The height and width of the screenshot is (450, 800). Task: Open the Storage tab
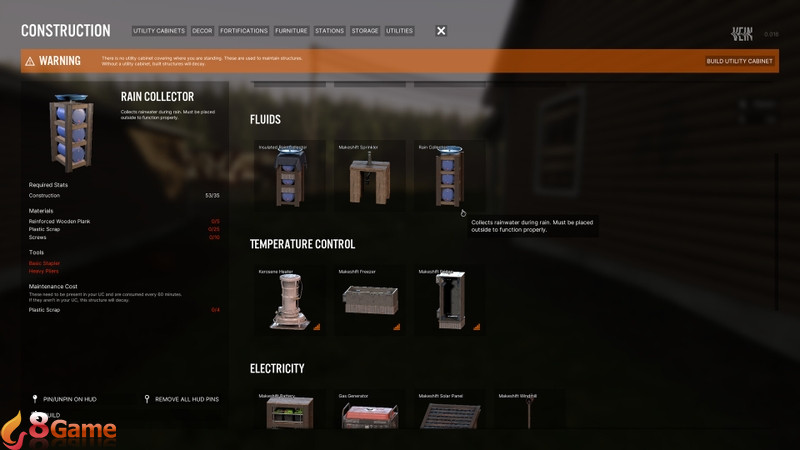pyautogui.click(x=365, y=31)
